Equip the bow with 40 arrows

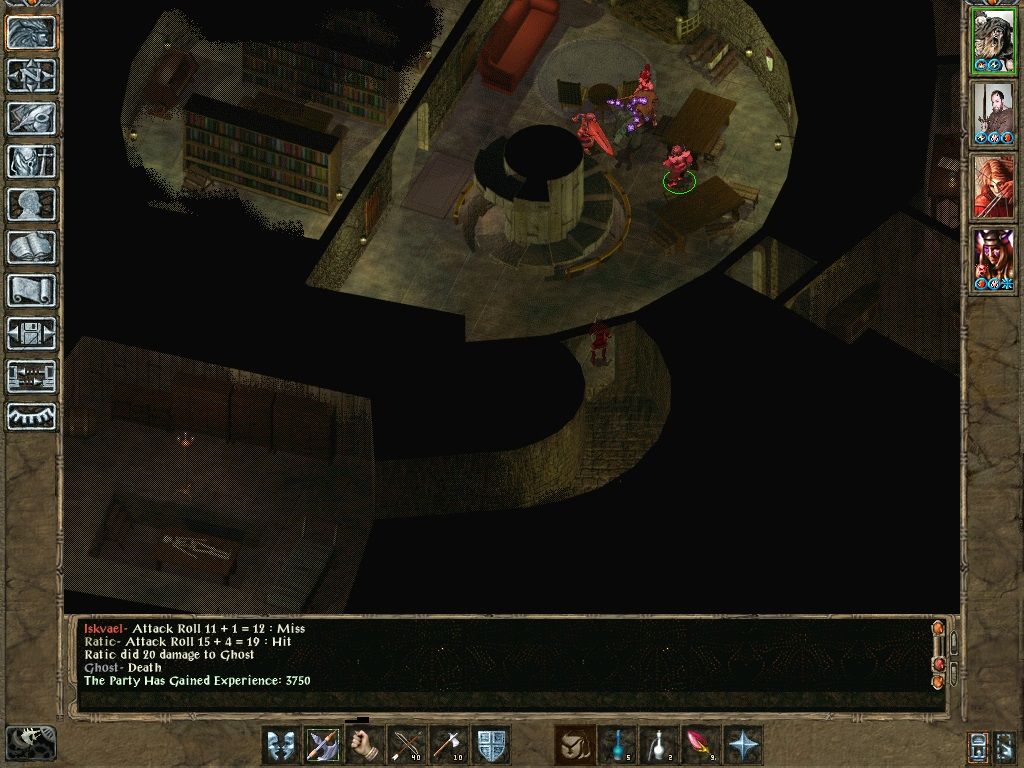pos(407,745)
